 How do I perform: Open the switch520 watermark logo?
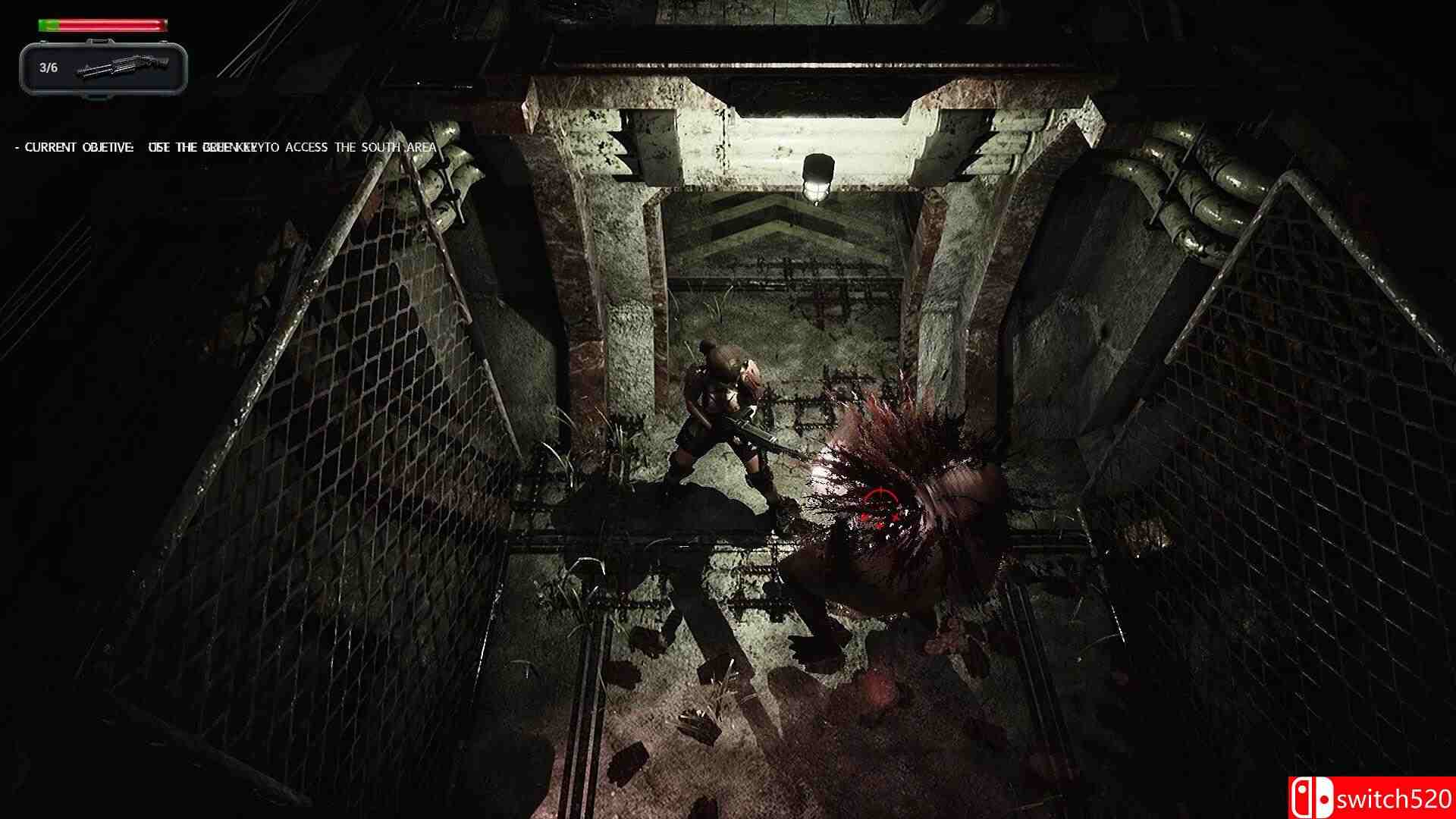click(1371, 798)
